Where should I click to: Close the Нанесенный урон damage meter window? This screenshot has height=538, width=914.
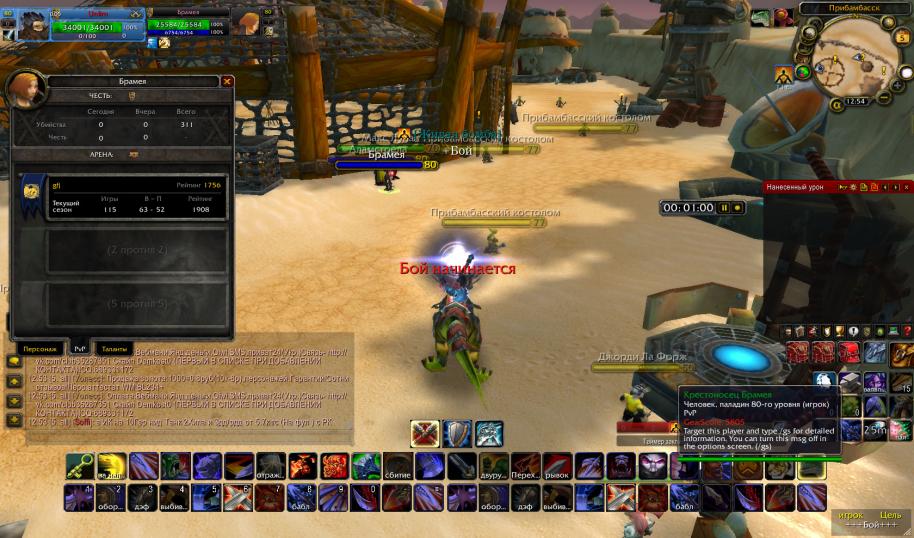(906, 187)
